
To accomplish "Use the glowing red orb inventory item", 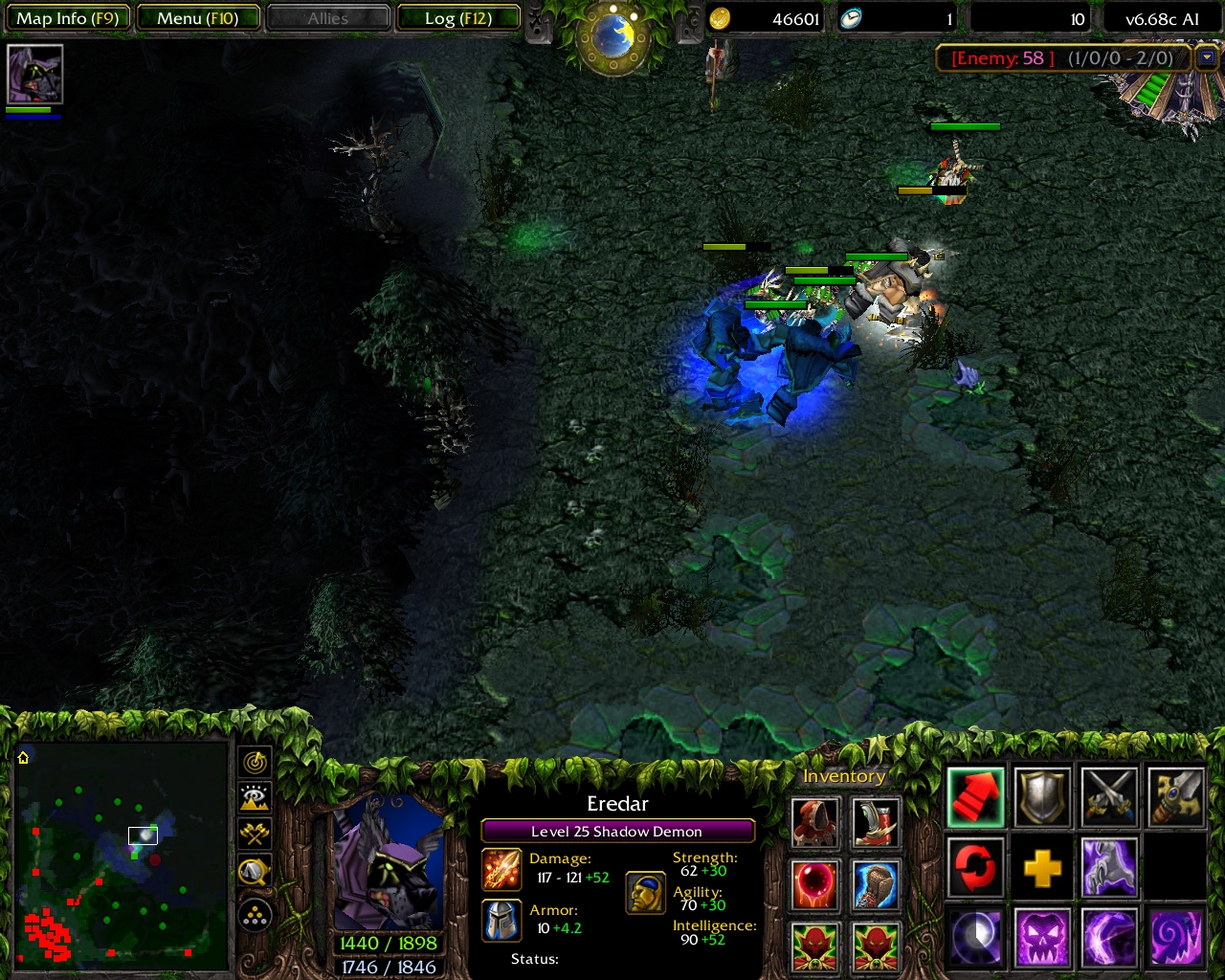I will 815,884.
